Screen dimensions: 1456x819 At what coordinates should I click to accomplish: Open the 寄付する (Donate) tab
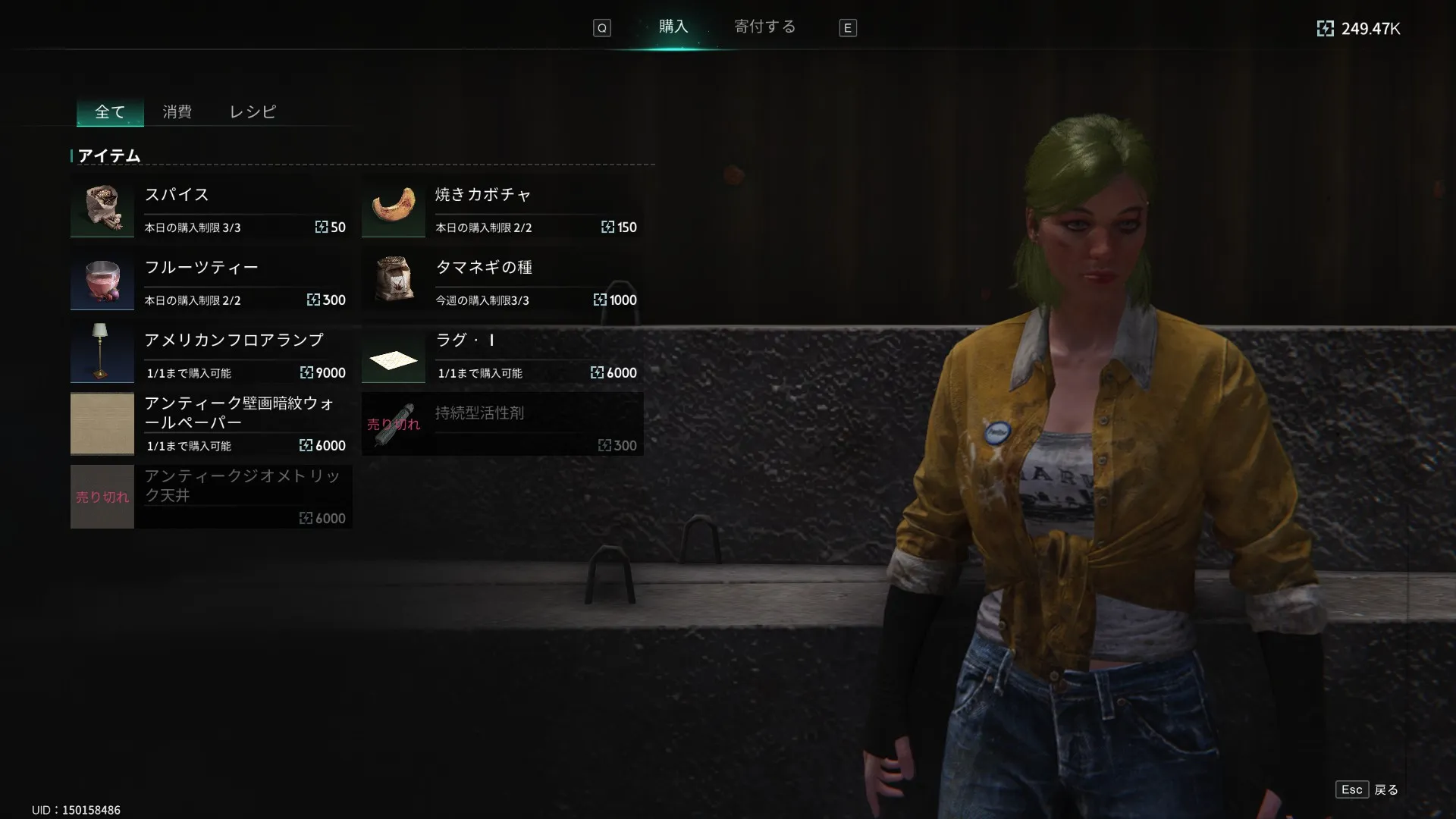point(764,27)
